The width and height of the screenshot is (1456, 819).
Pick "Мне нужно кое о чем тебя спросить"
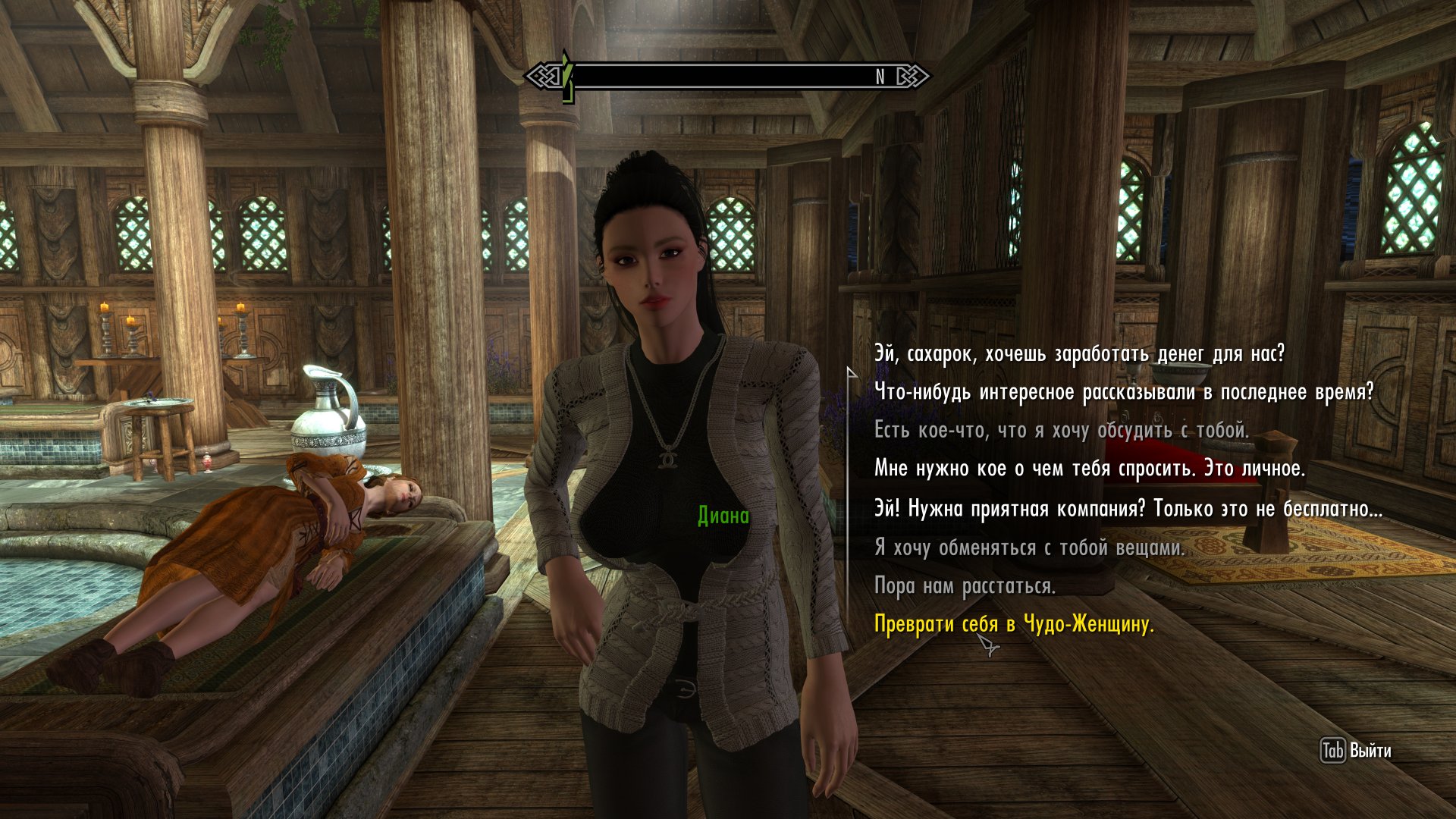click(x=1089, y=469)
